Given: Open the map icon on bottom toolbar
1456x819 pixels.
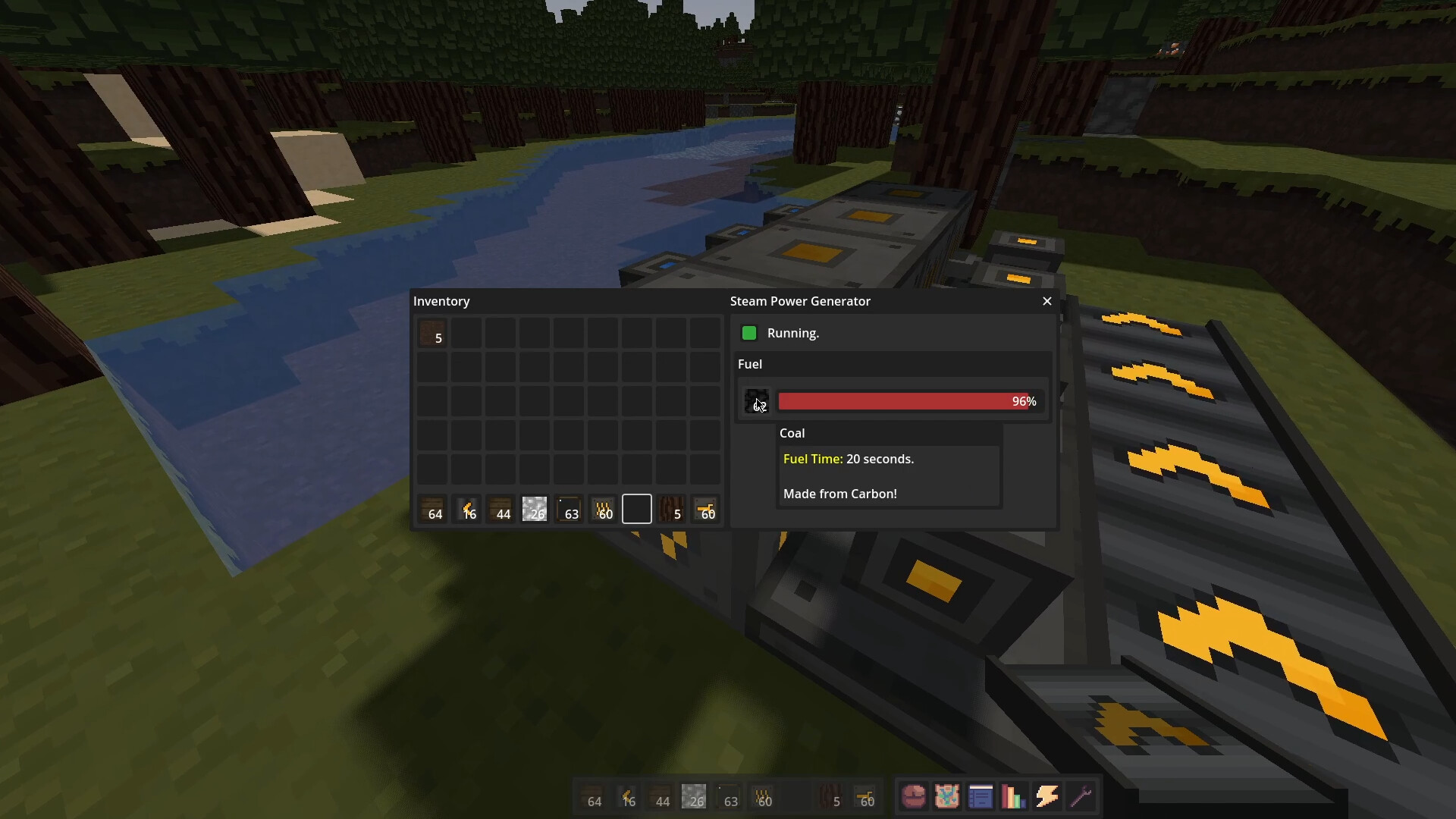Looking at the screenshot, I should pos(947,796).
